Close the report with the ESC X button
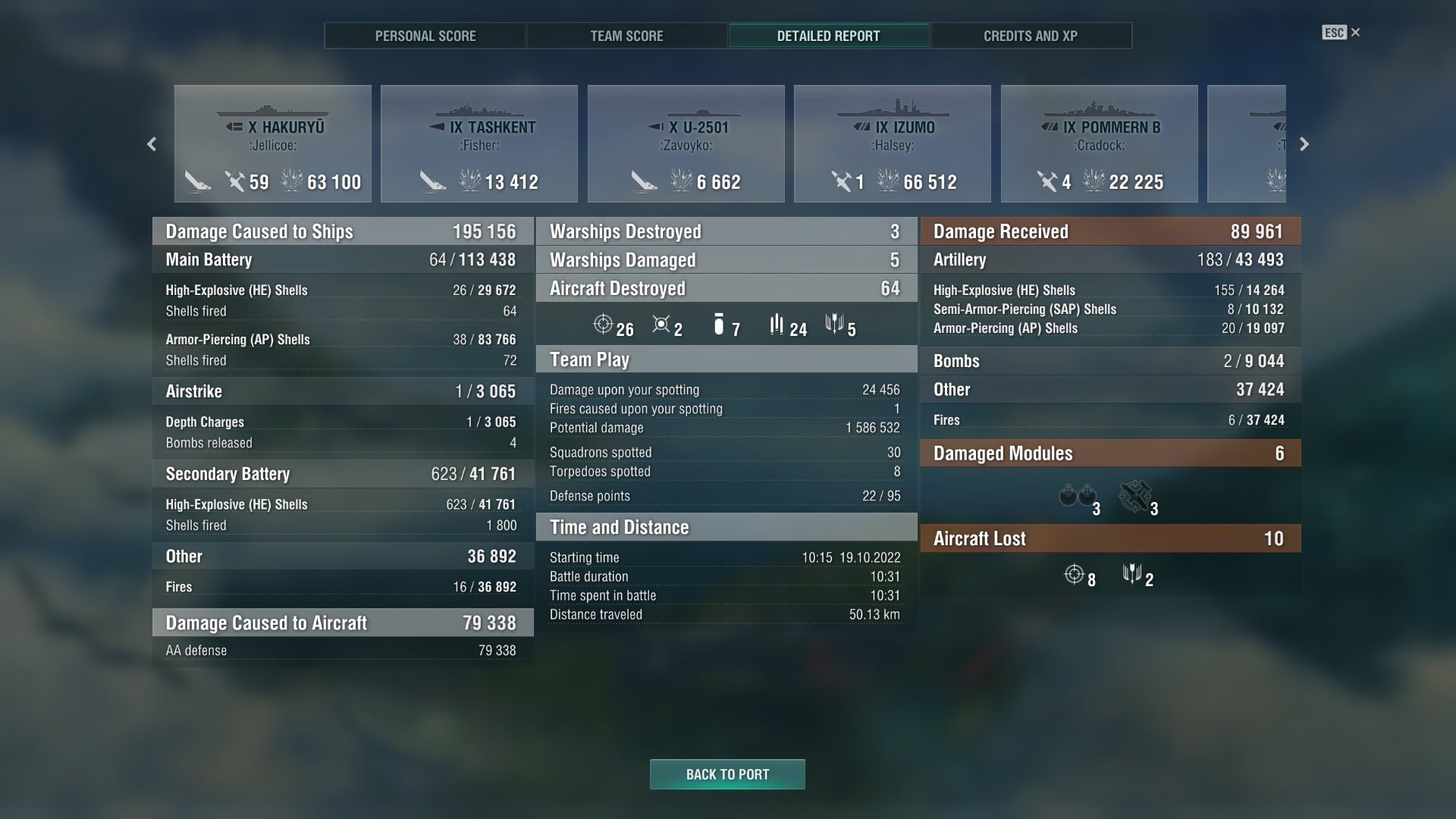The image size is (1456, 819). click(1341, 33)
